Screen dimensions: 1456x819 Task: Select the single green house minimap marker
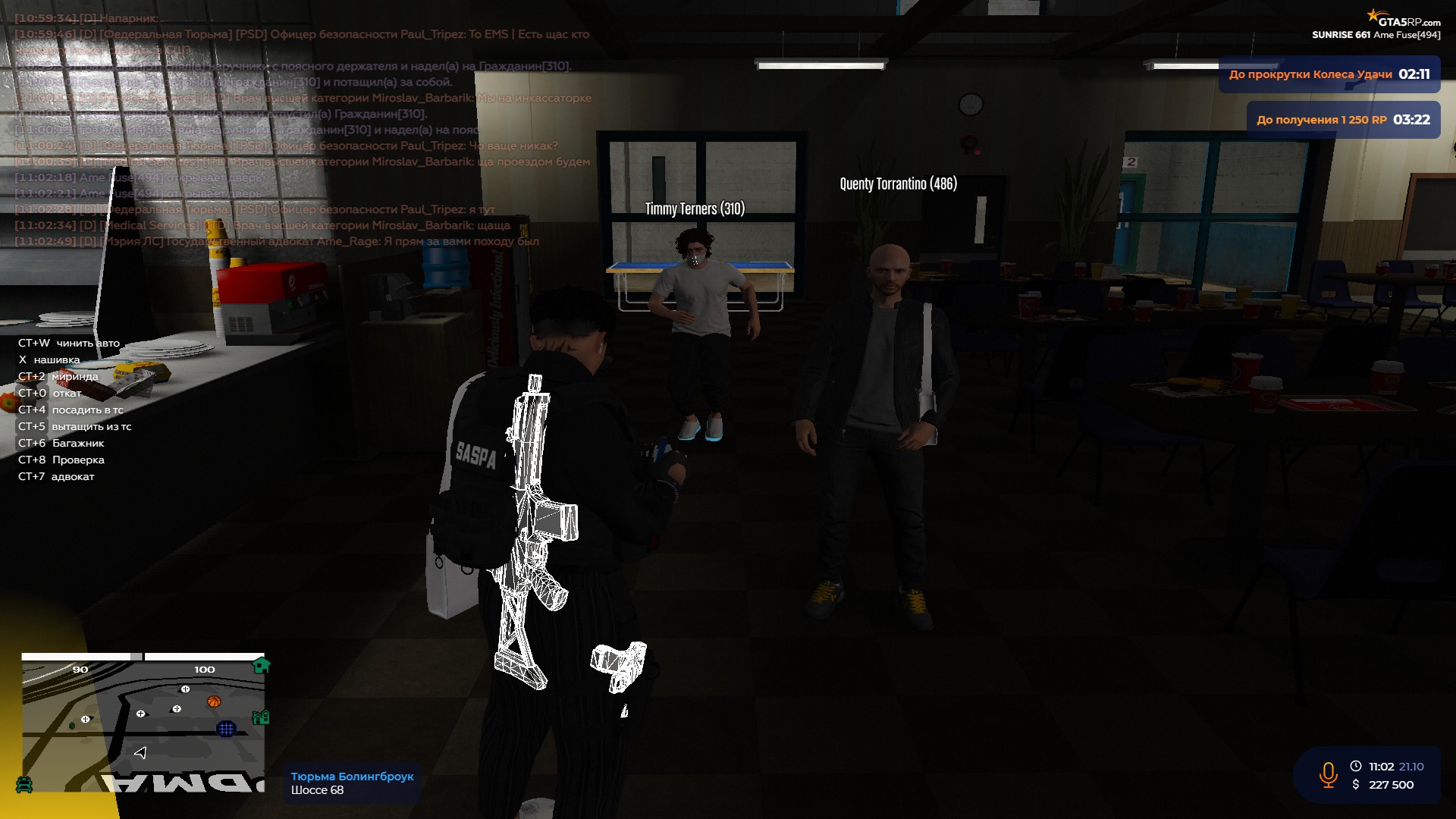click(x=261, y=666)
